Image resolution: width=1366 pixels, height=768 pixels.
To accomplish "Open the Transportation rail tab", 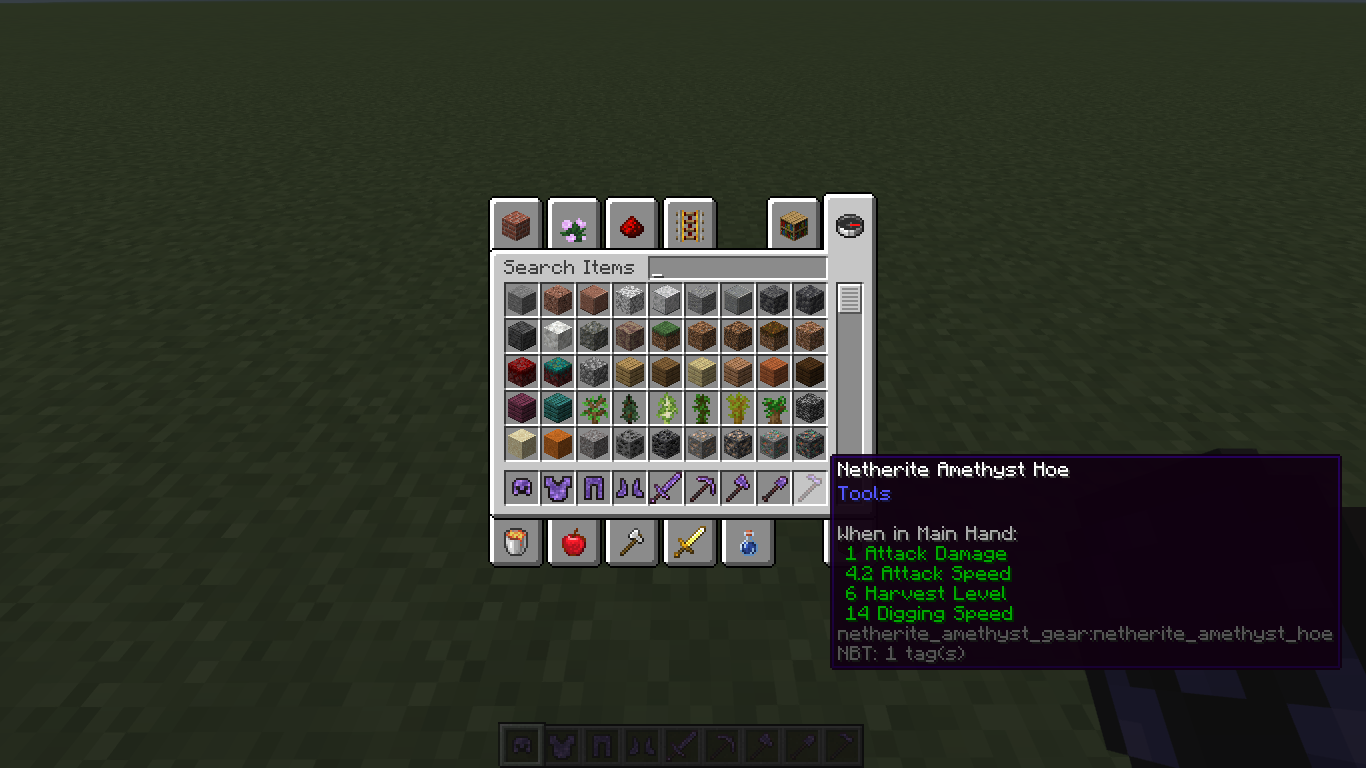I will 689,225.
